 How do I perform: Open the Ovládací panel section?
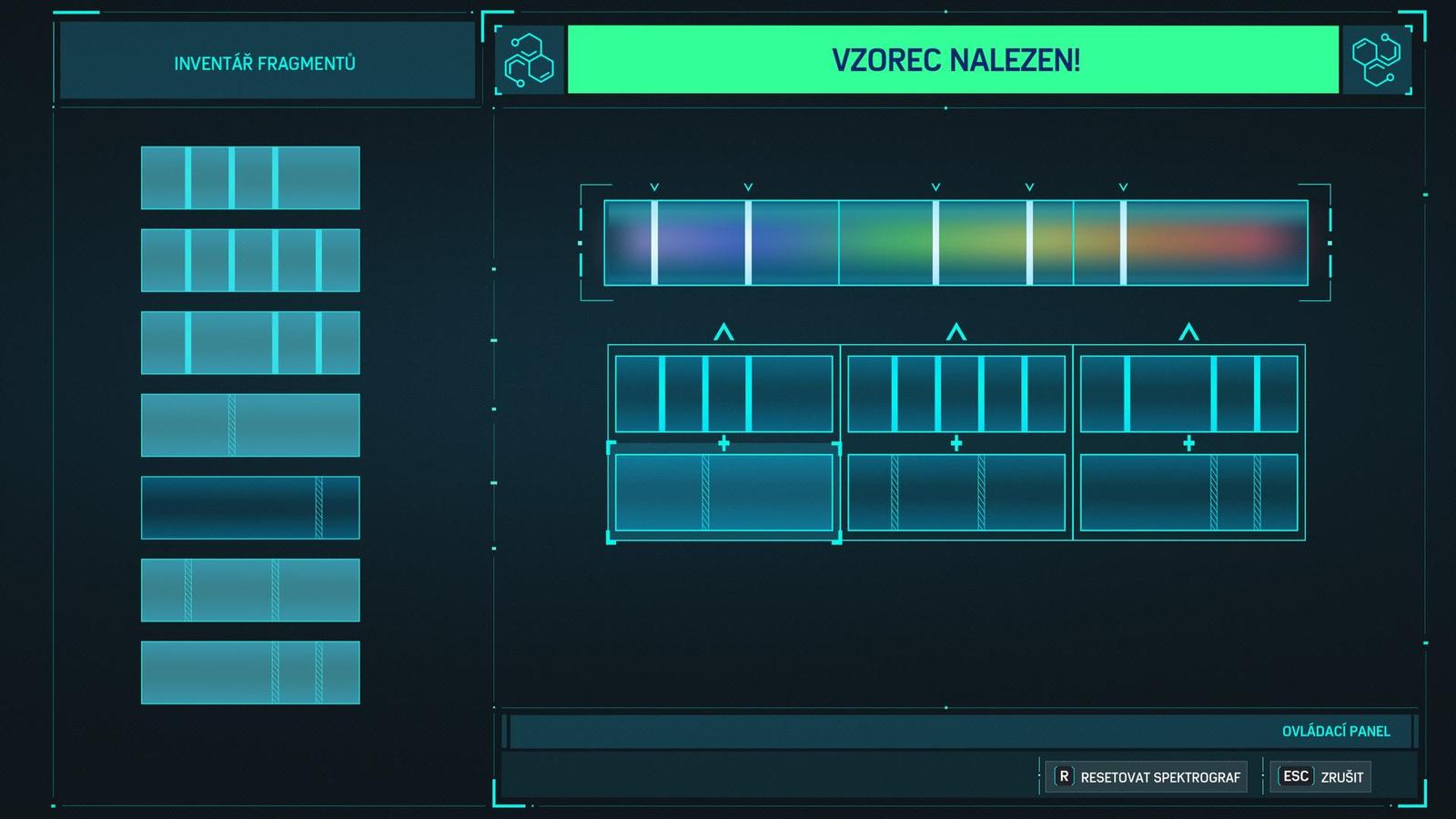click(x=1334, y=730)
